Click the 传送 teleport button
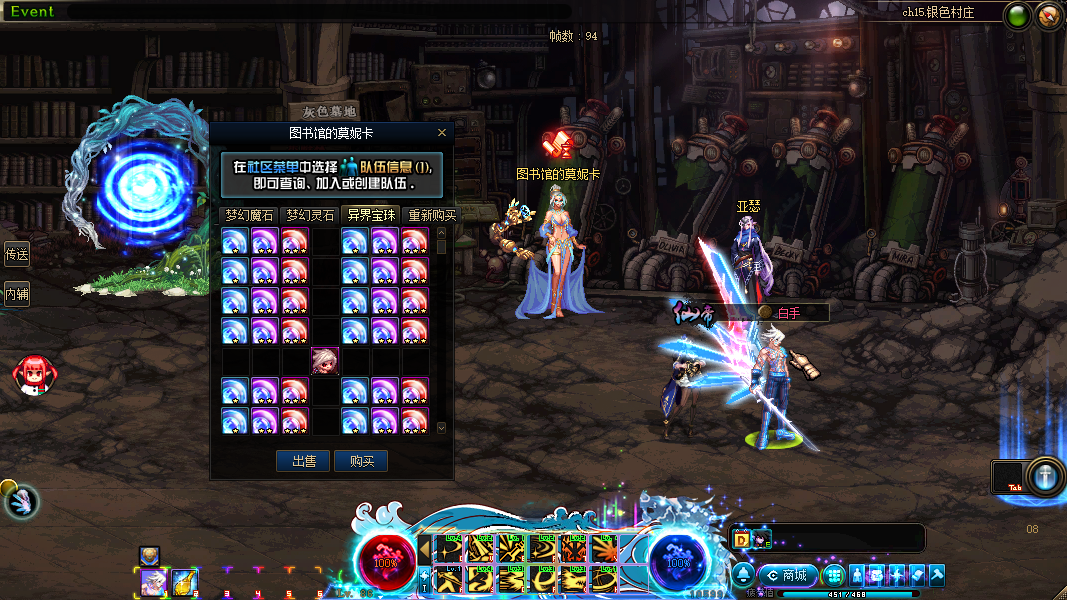 [17, 255]
